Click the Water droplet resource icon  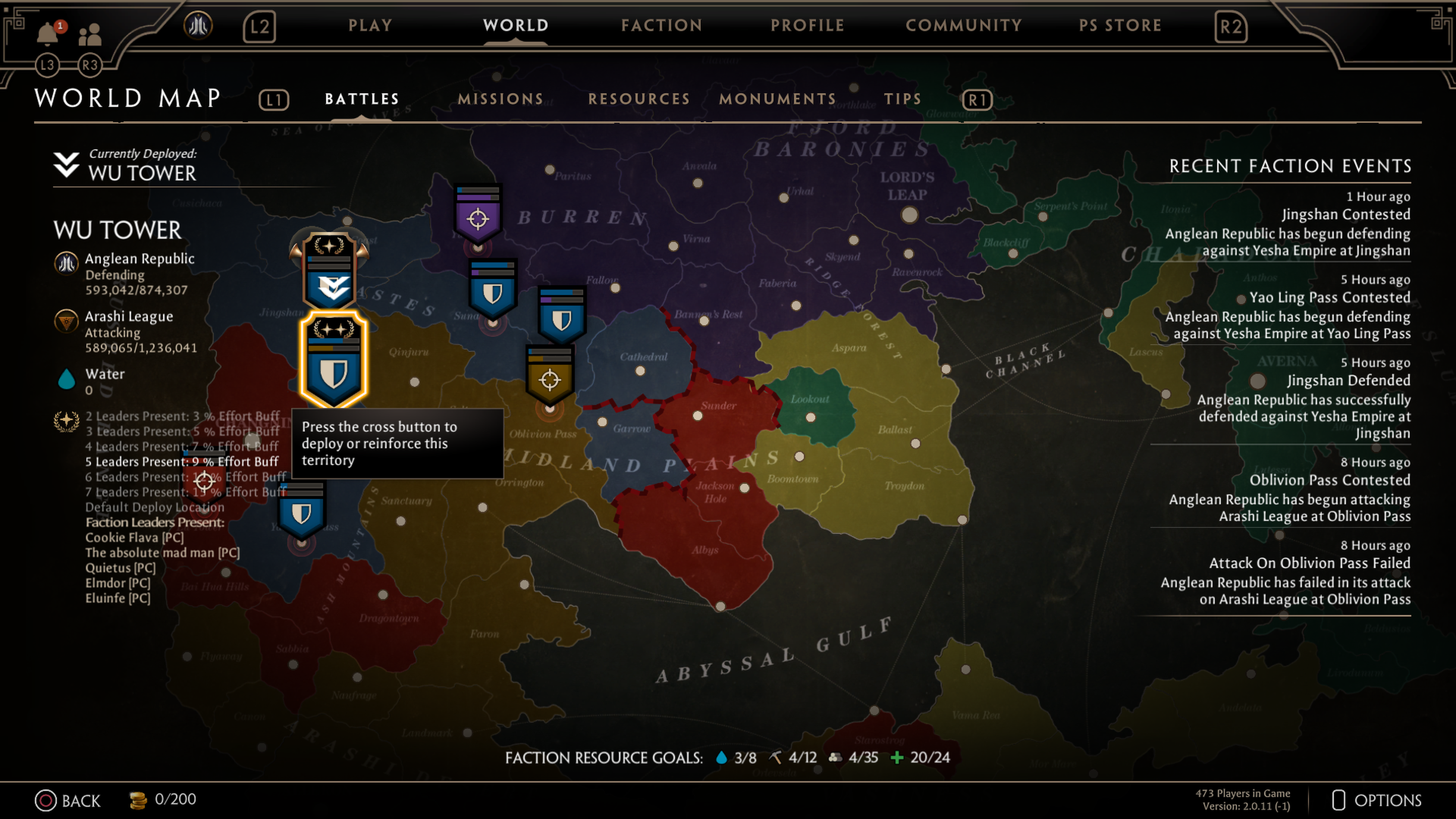click(x=67, y=379)
